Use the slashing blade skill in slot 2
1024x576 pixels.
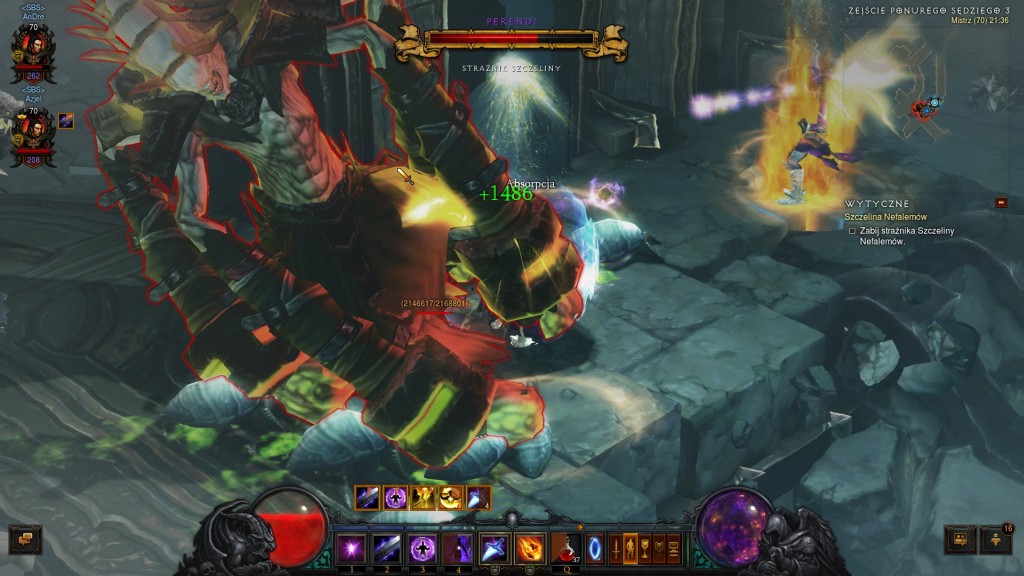387,549
